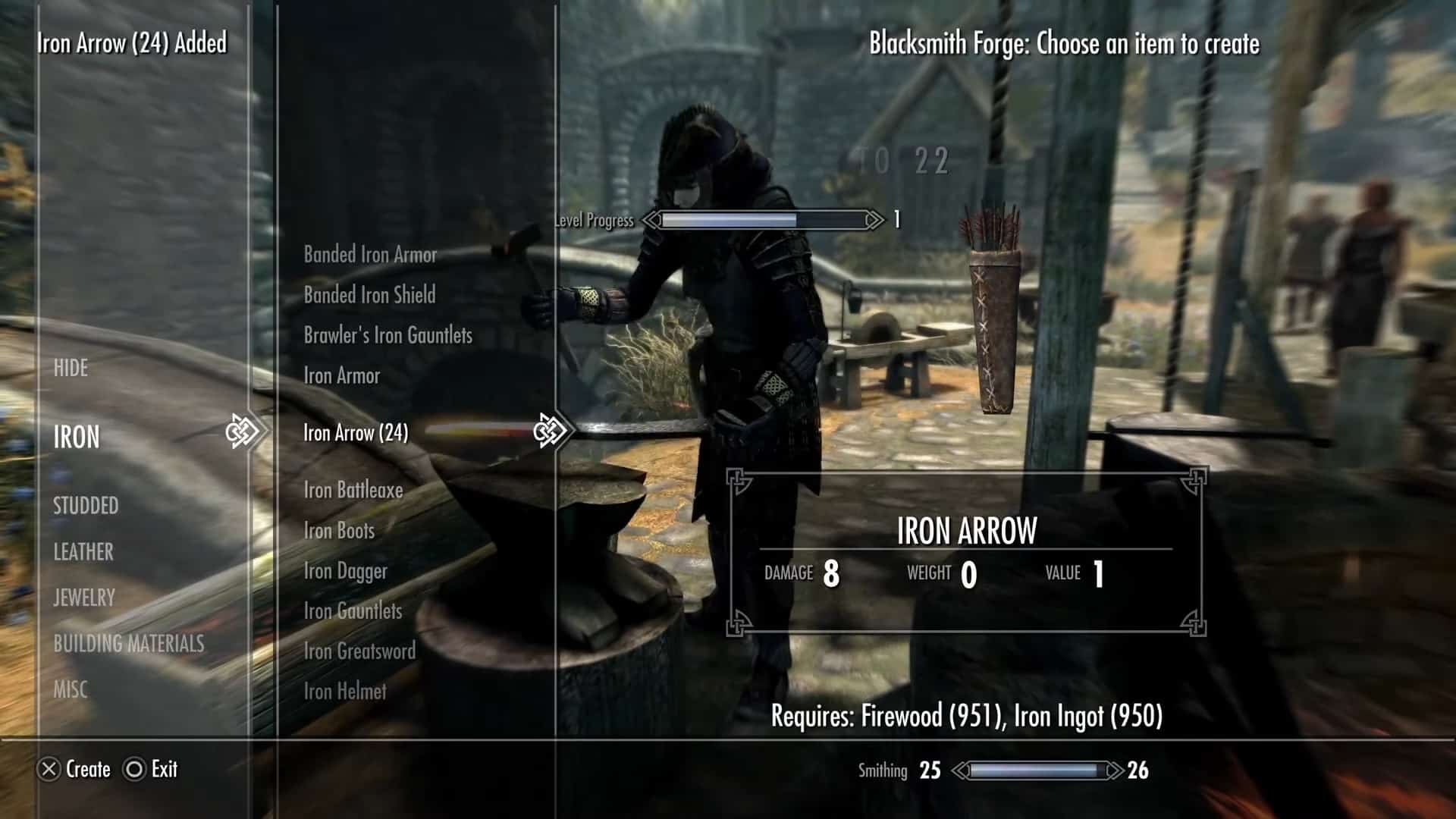1456x819 pixels.
Task: Switch selection to STUDDED category
Action: pos(86,506)
